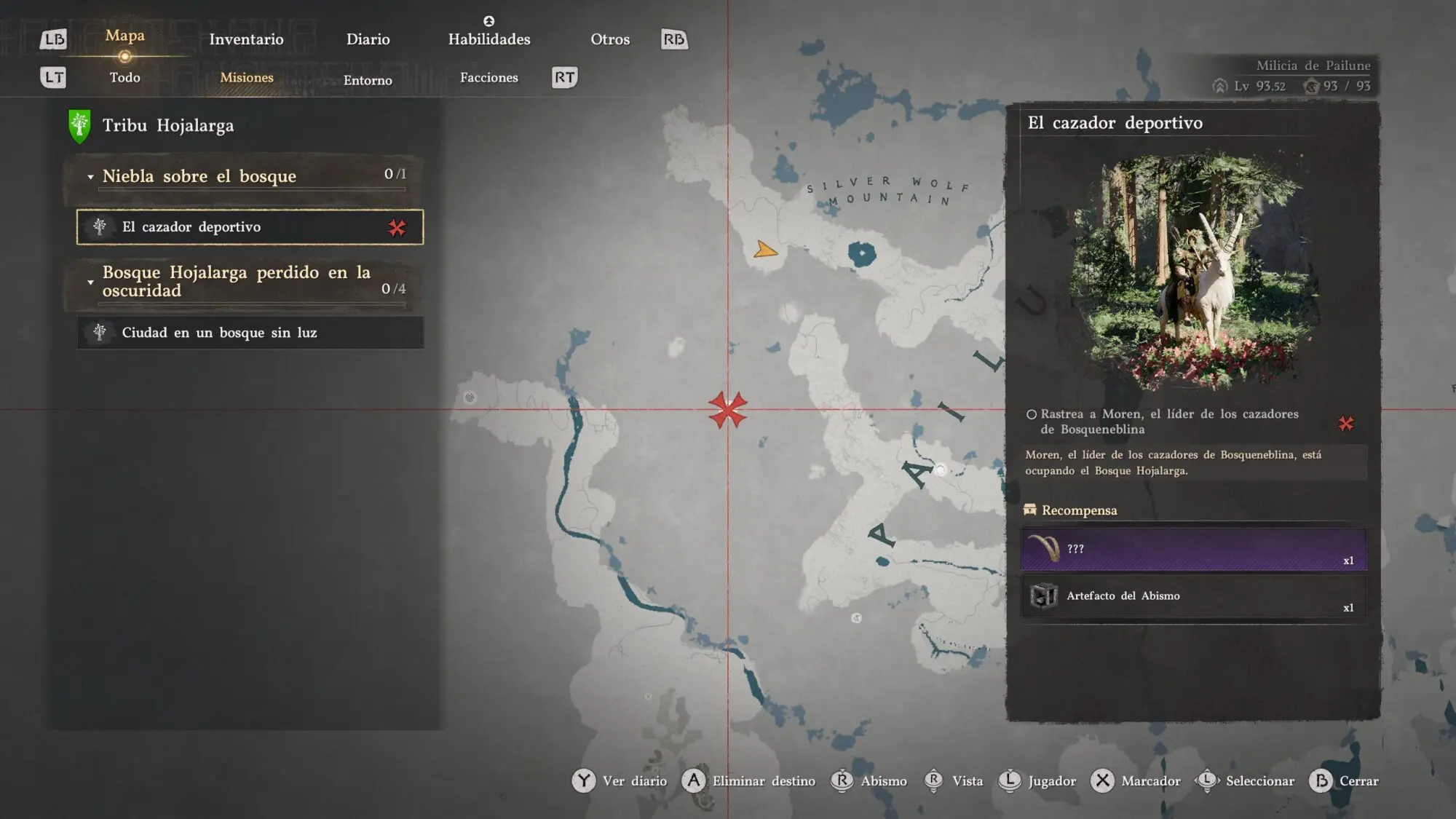Click the red quest marker on the map
This screenshot has width=1456, height=819.
(x=727, y=409)
